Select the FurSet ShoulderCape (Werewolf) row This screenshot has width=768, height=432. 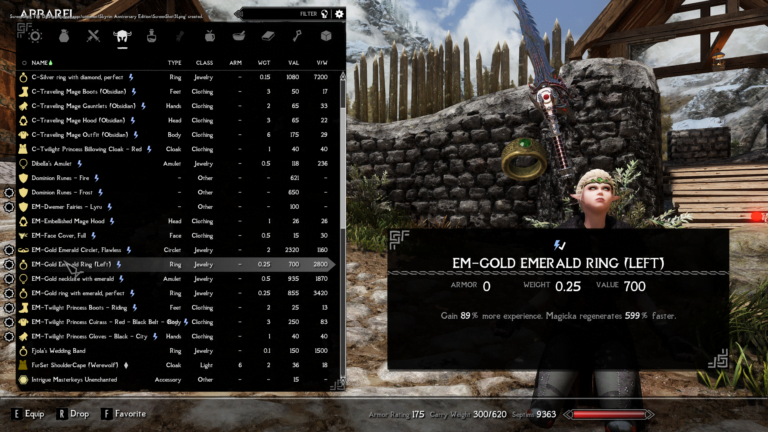pos(78,366)
